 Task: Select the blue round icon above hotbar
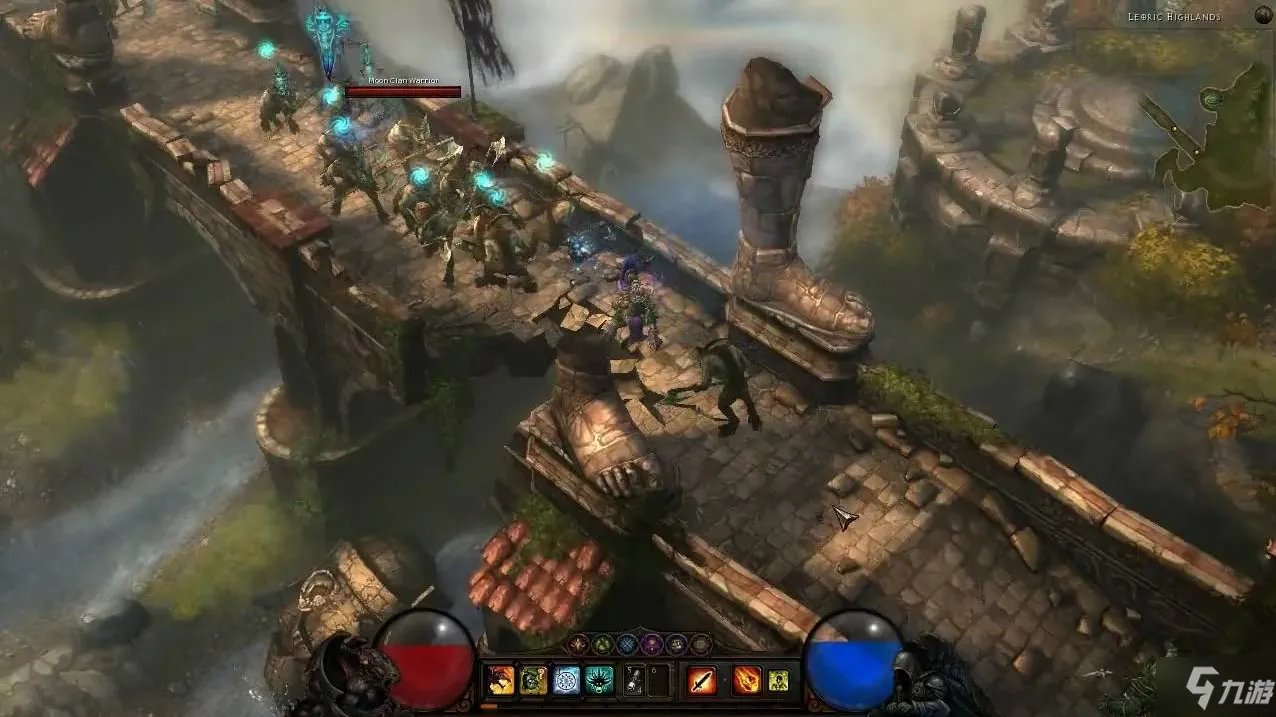[x=627, y=644]
